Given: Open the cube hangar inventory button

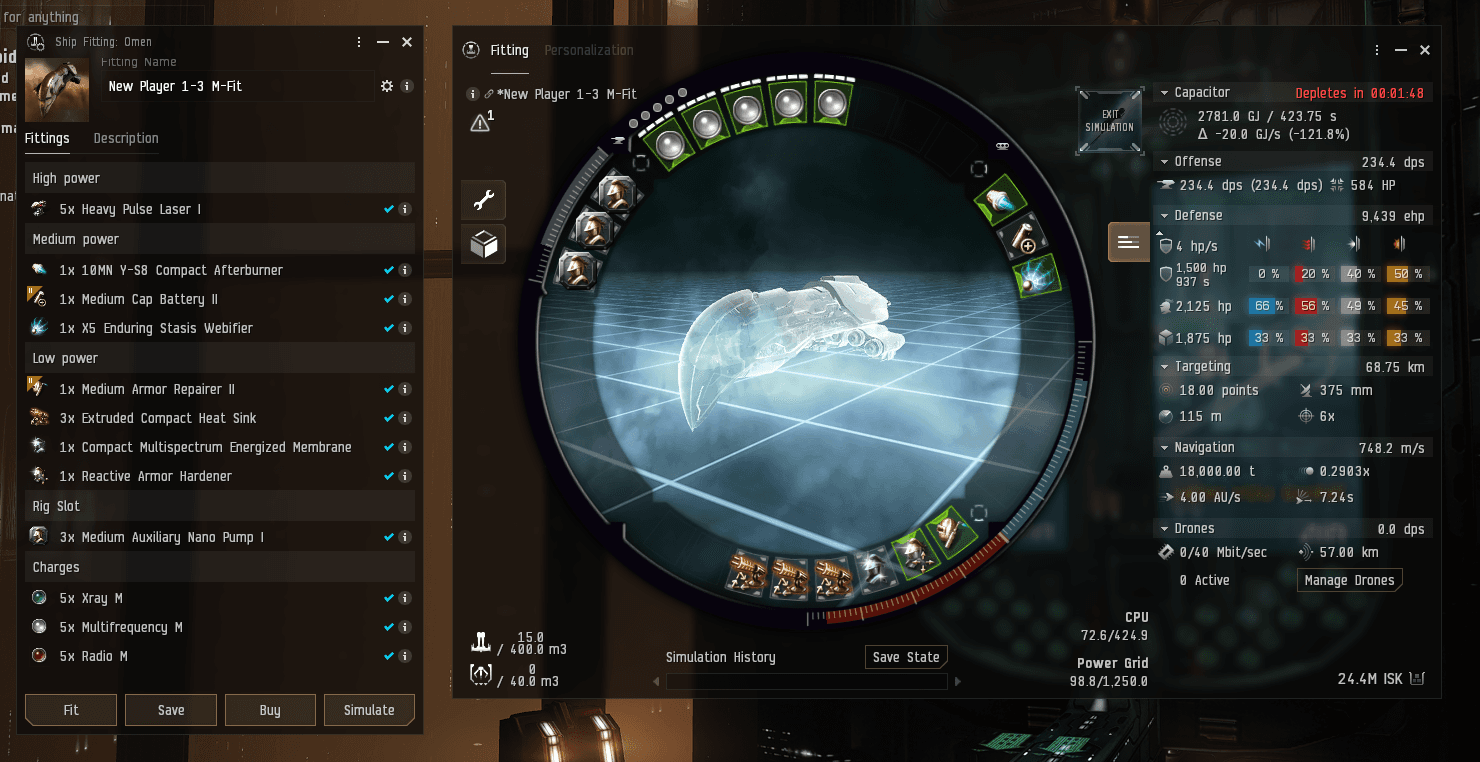Looking at the screenshot, I should click(484, 245).
